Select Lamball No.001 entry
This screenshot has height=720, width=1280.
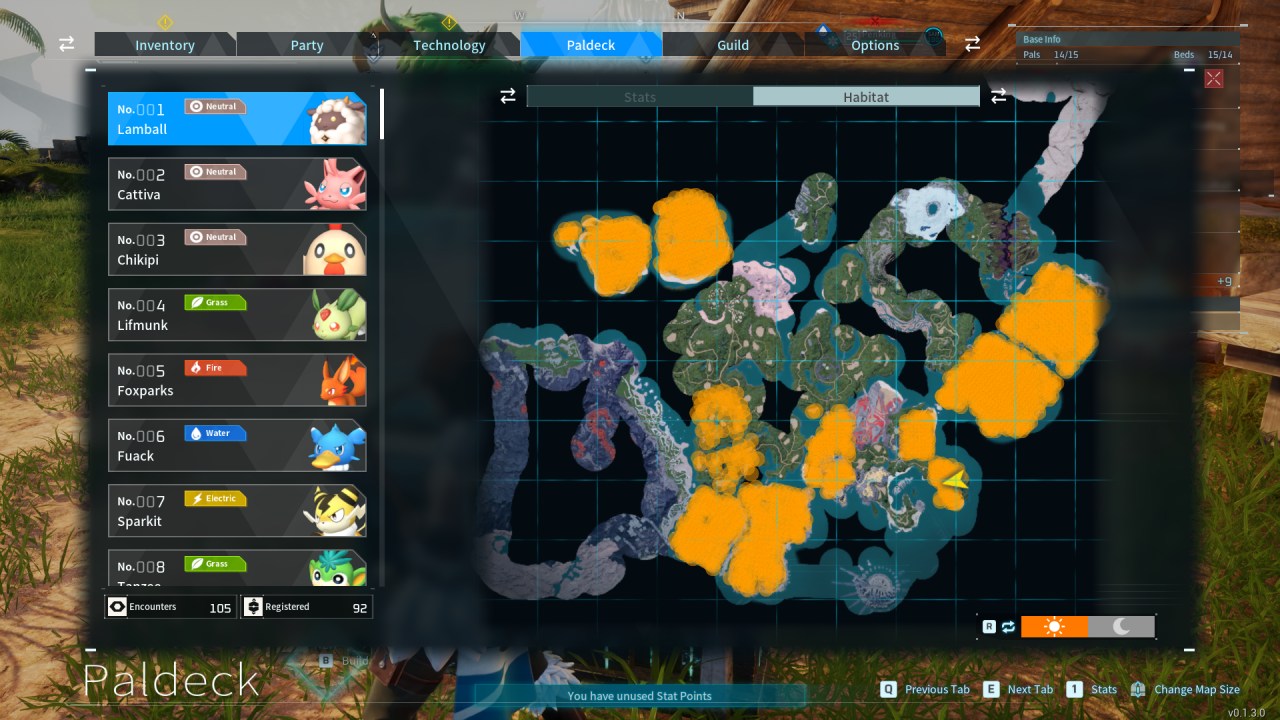(x=237, y=118)
